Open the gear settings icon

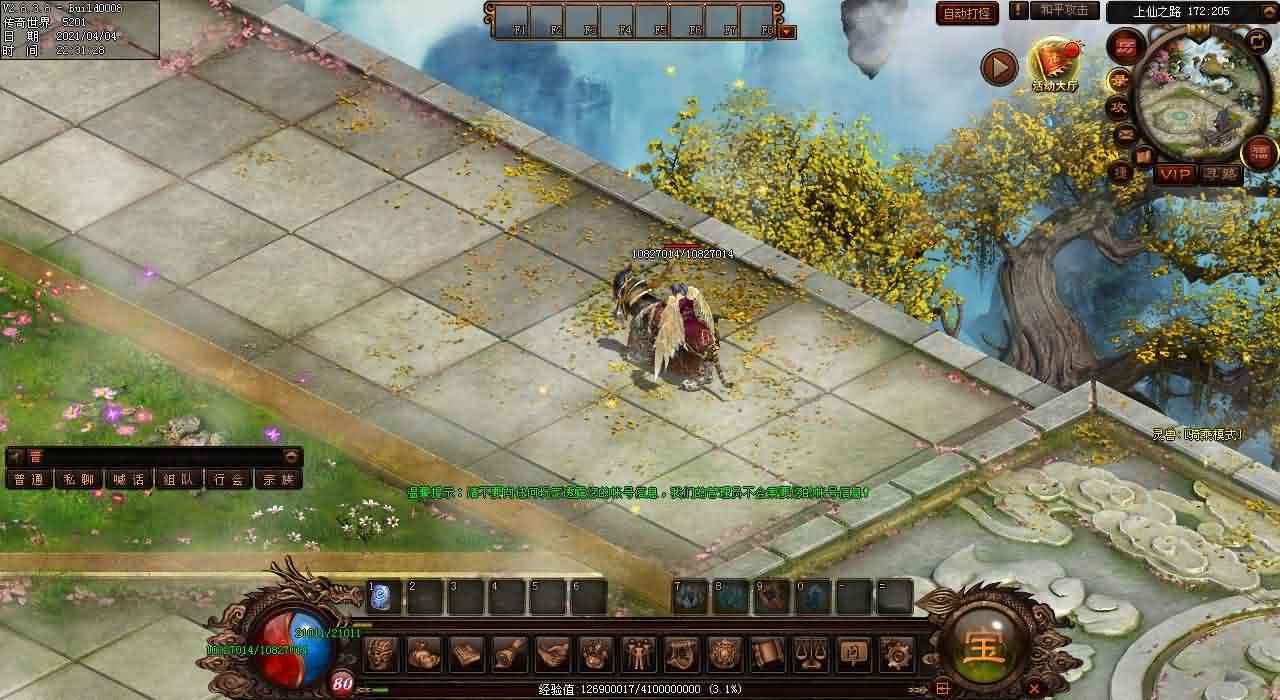pos(897,654)
